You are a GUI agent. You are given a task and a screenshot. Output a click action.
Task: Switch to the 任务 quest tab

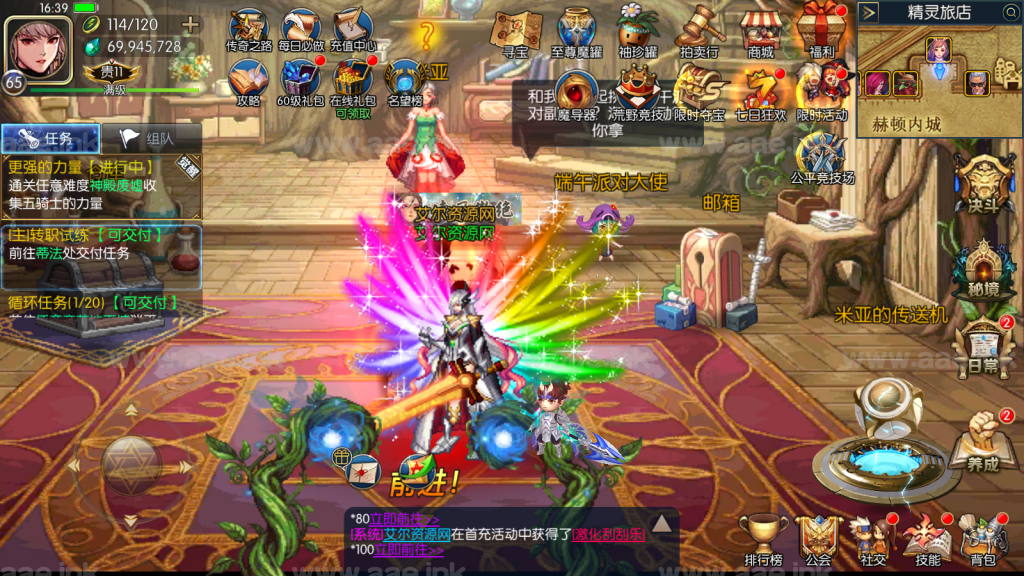pyautogui.click(x=51, y=139)
